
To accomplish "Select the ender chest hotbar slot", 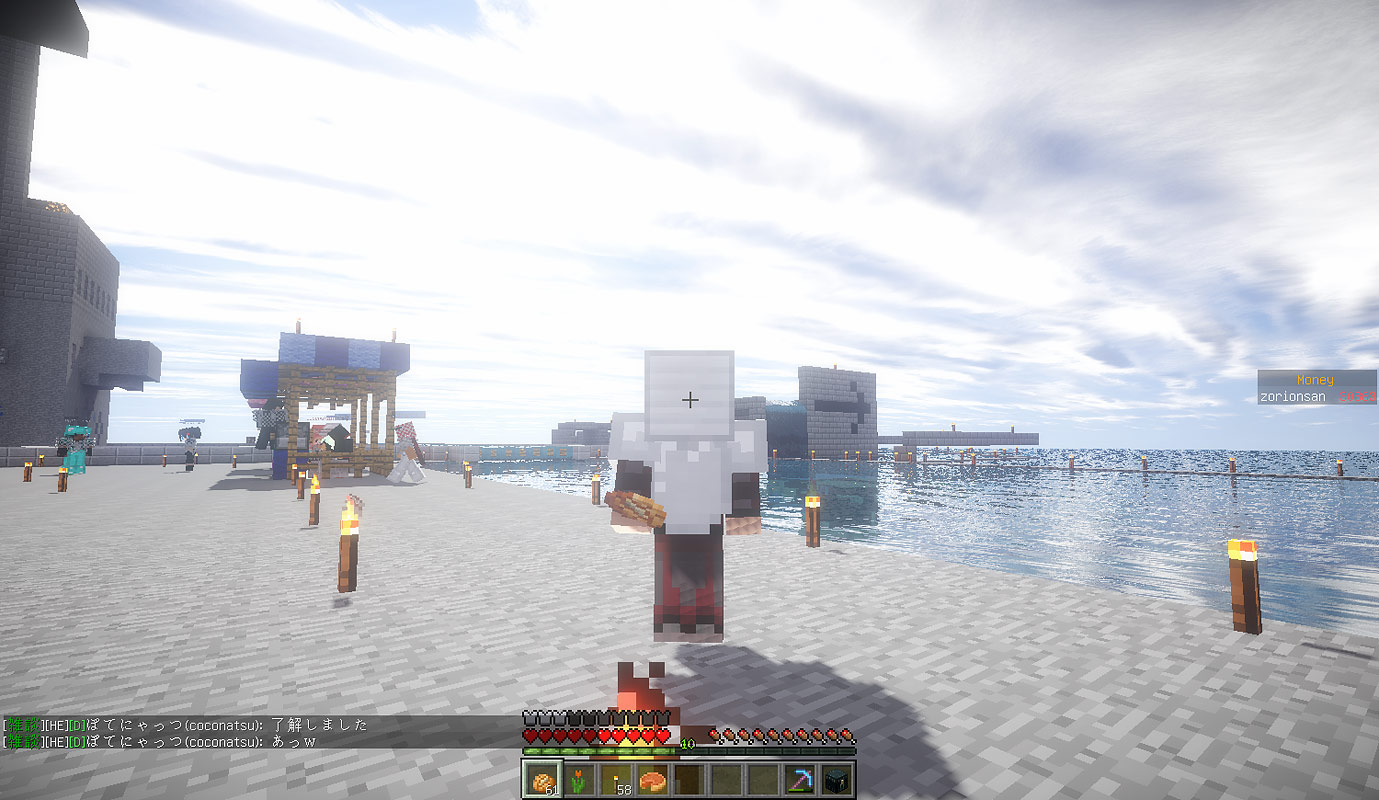I will pyautogui.click(x=837, y=780).
